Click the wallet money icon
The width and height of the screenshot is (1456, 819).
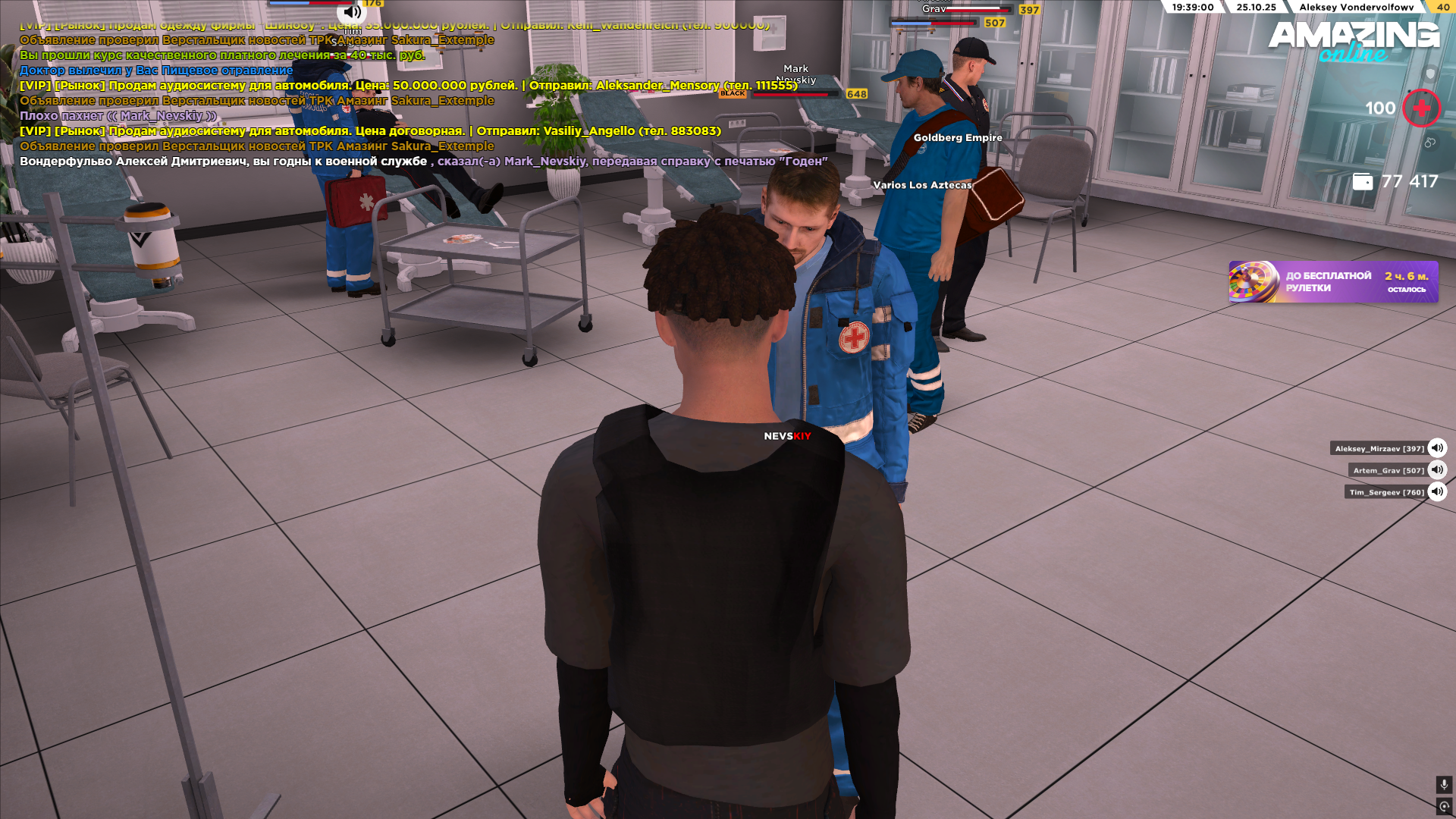(1363, 182)
